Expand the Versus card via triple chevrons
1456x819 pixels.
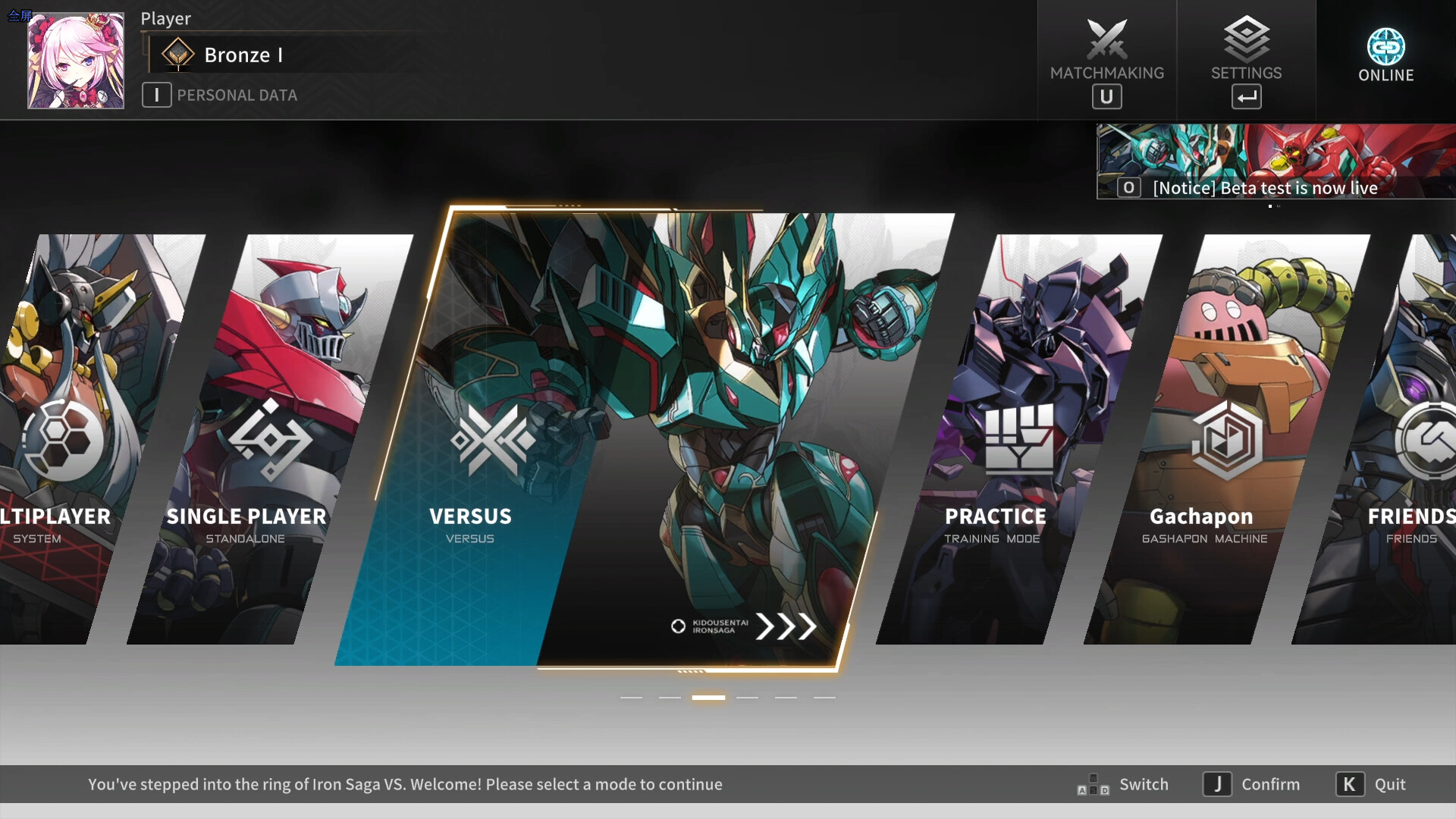(x=786, y=627)
